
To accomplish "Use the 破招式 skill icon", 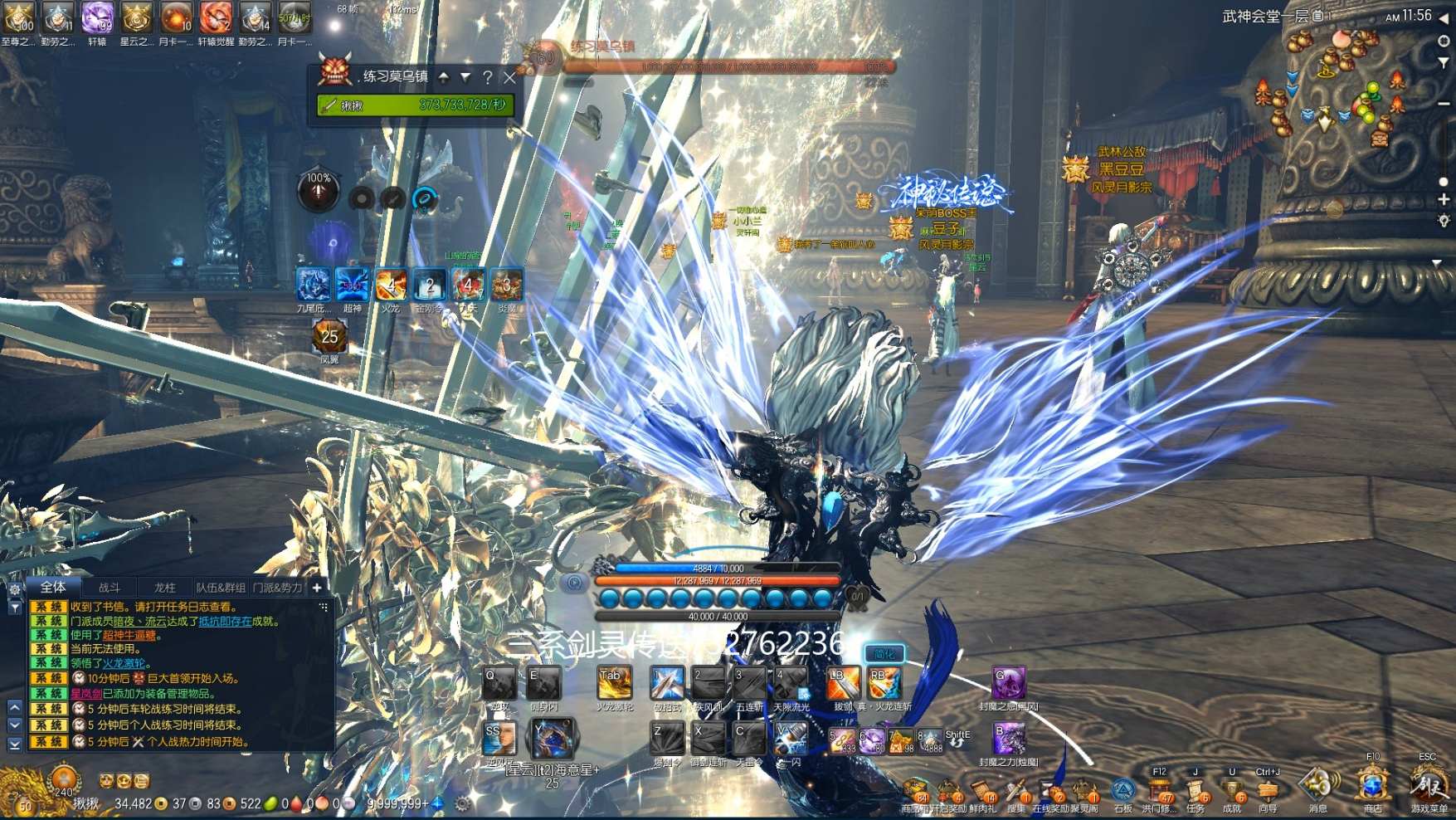I will click(x=667, y=683).
